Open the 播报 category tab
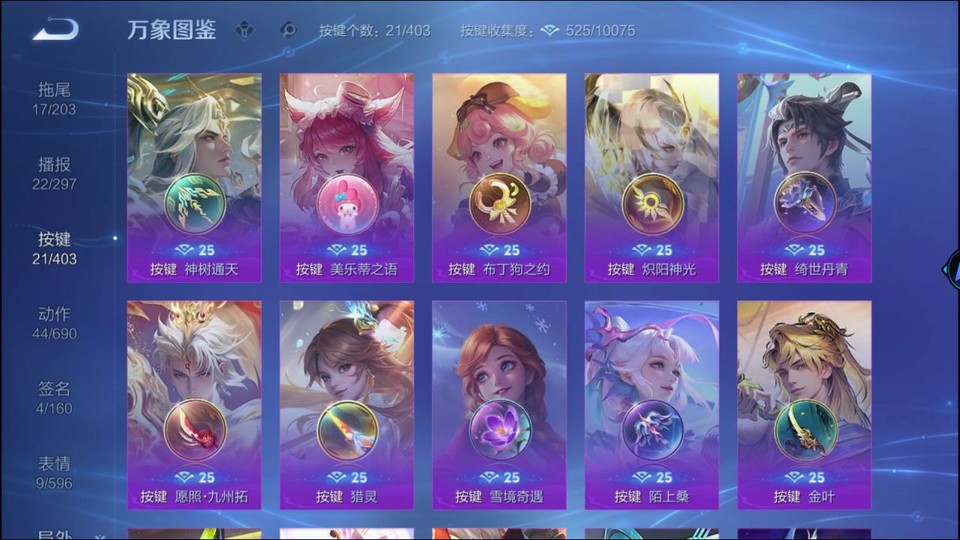The height and width of the screenshot is (540, 960). pyautogui.click(x=54, y=173)
